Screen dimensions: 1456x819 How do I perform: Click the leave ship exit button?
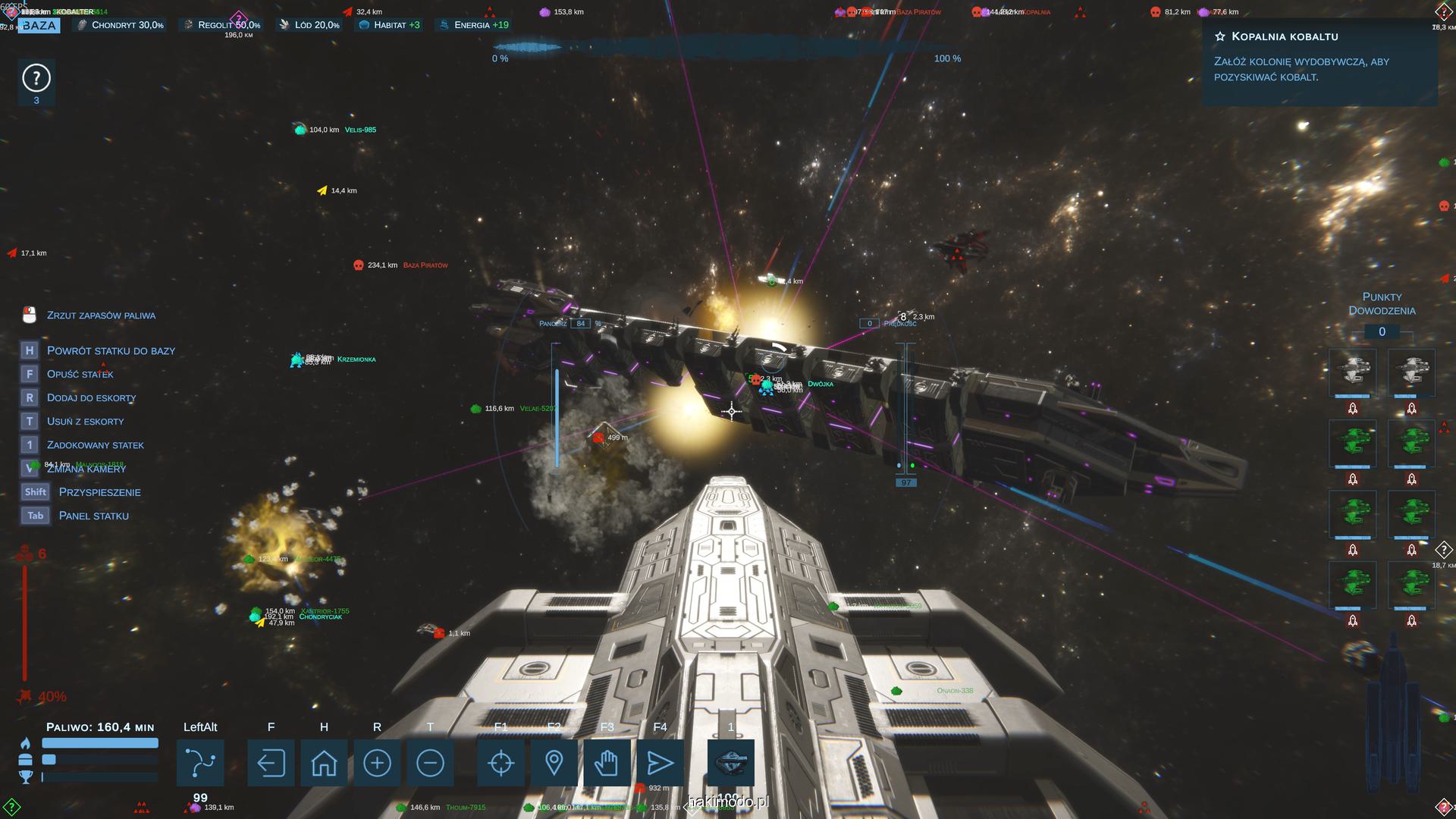tap(271, 763)
